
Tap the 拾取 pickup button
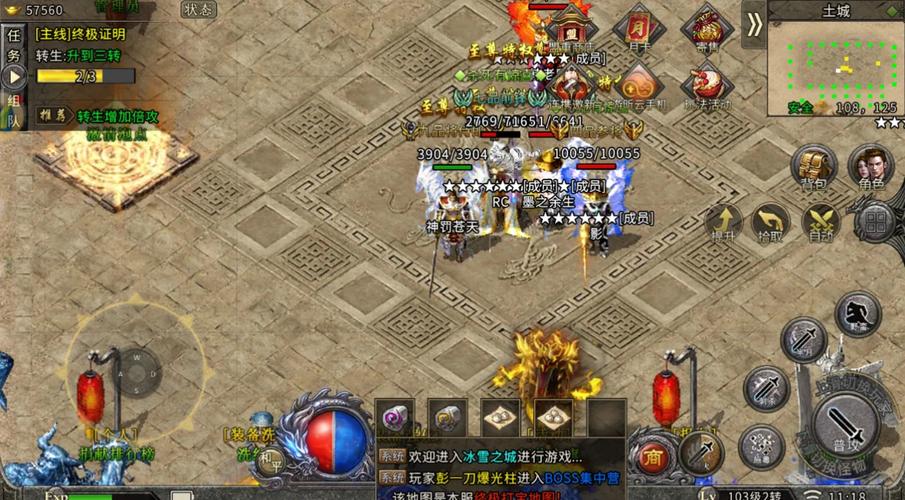(769, 221)
